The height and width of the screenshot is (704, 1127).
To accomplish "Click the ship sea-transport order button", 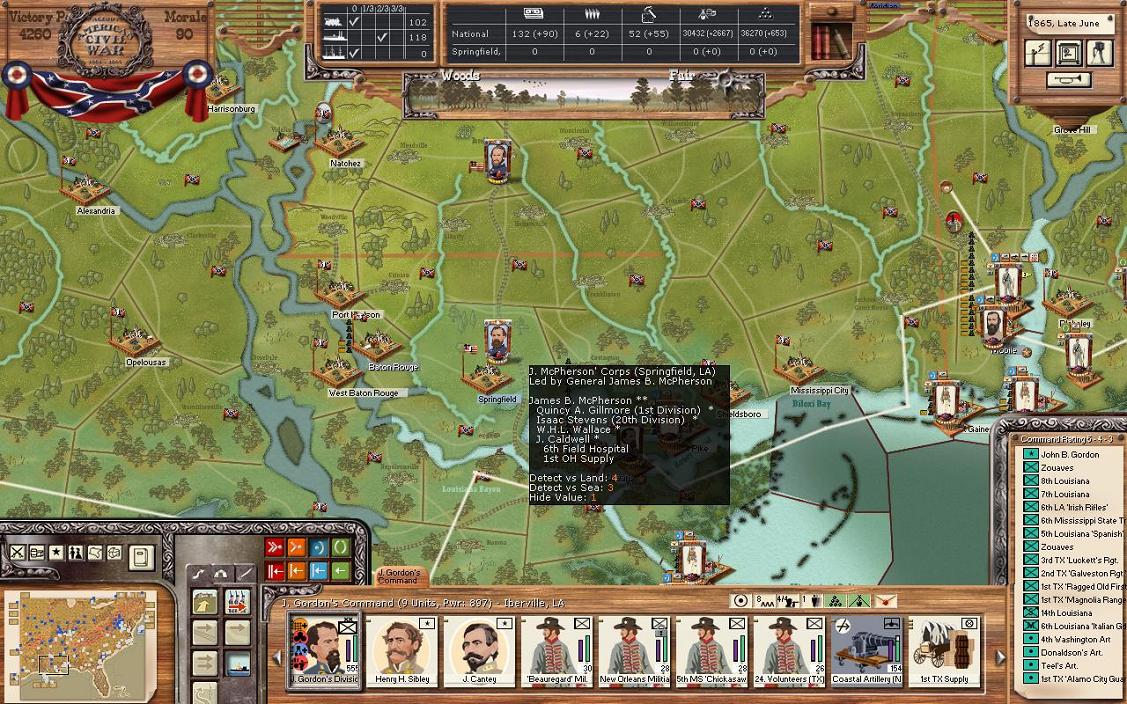I will [x=236, y=662].
